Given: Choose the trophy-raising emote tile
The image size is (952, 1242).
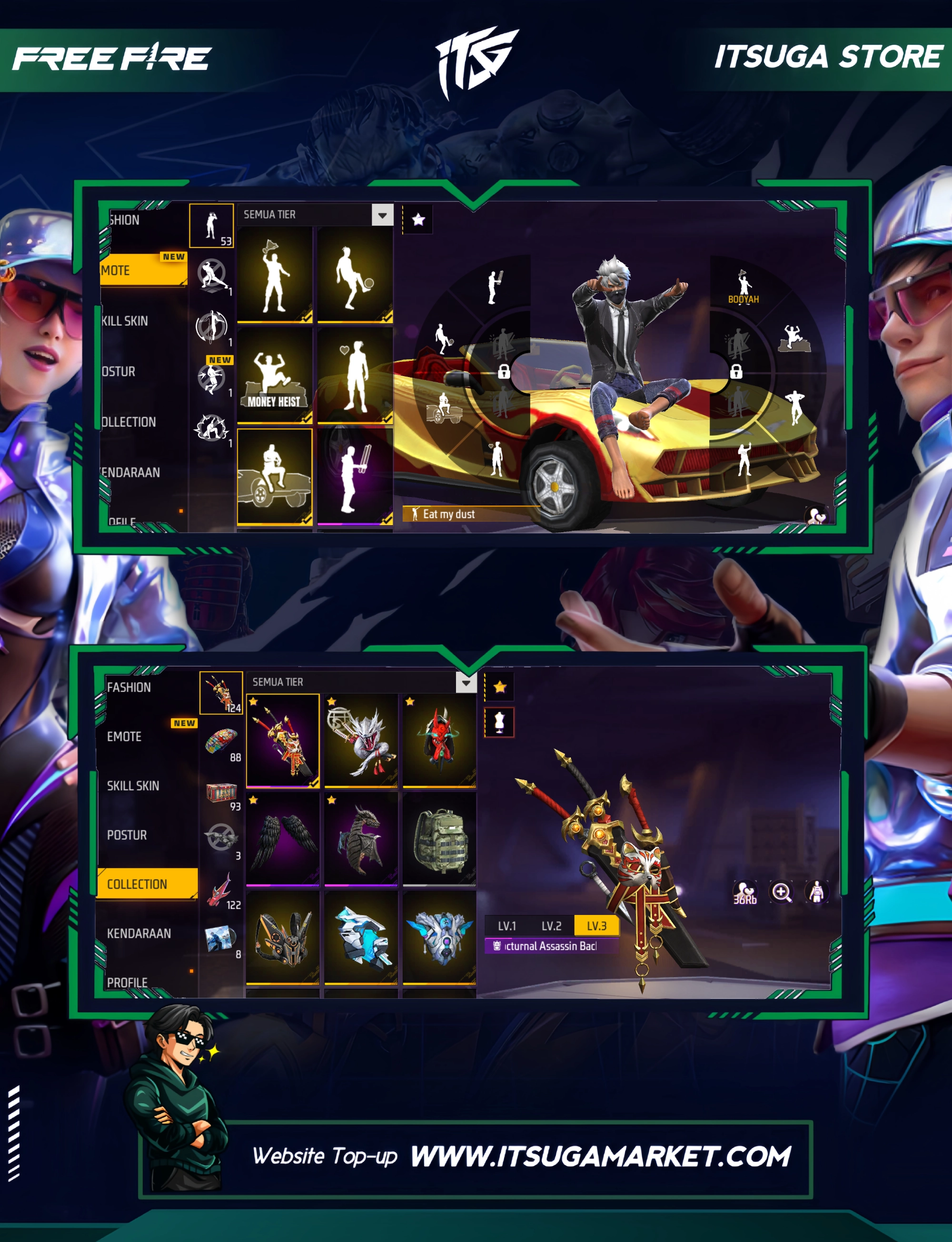Looking at the screenshot, I should click(x=275, y=275).
